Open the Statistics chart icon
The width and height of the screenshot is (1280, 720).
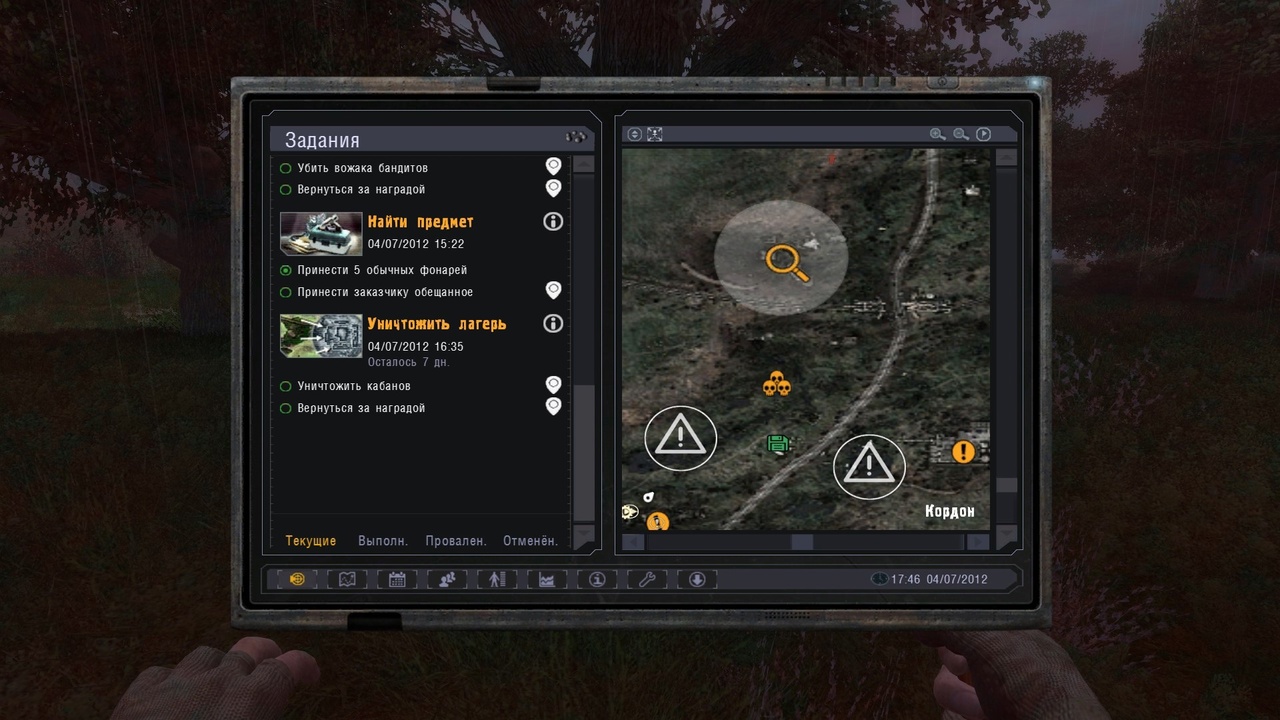tap(546, 579)
